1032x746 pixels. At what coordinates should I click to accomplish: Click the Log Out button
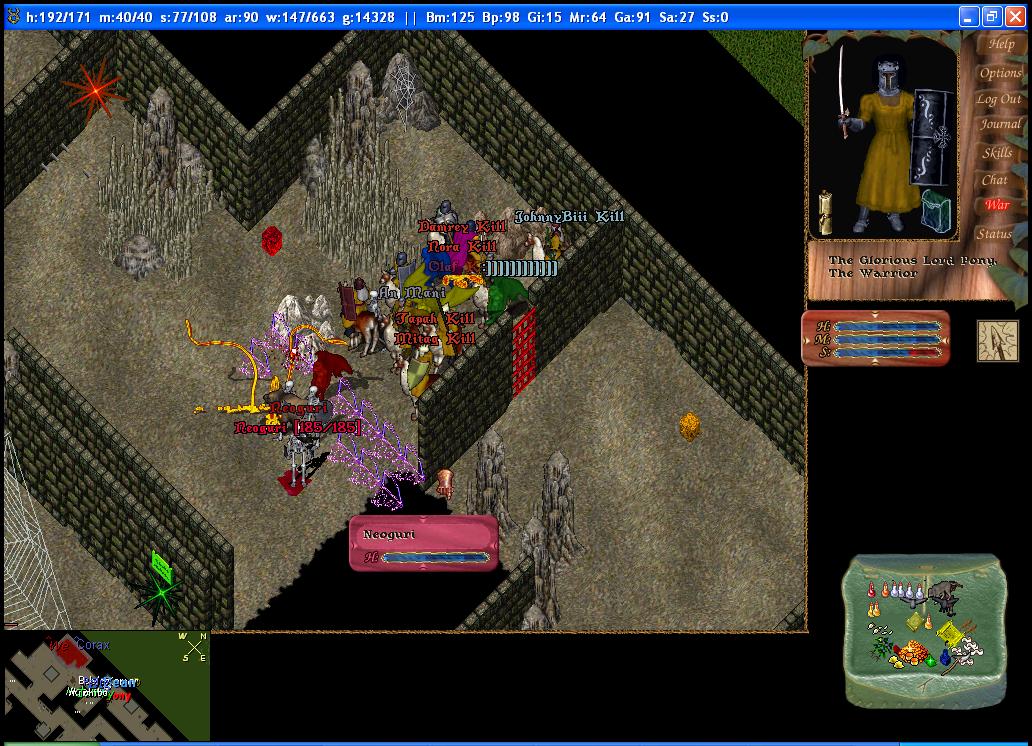pos(998,99)
